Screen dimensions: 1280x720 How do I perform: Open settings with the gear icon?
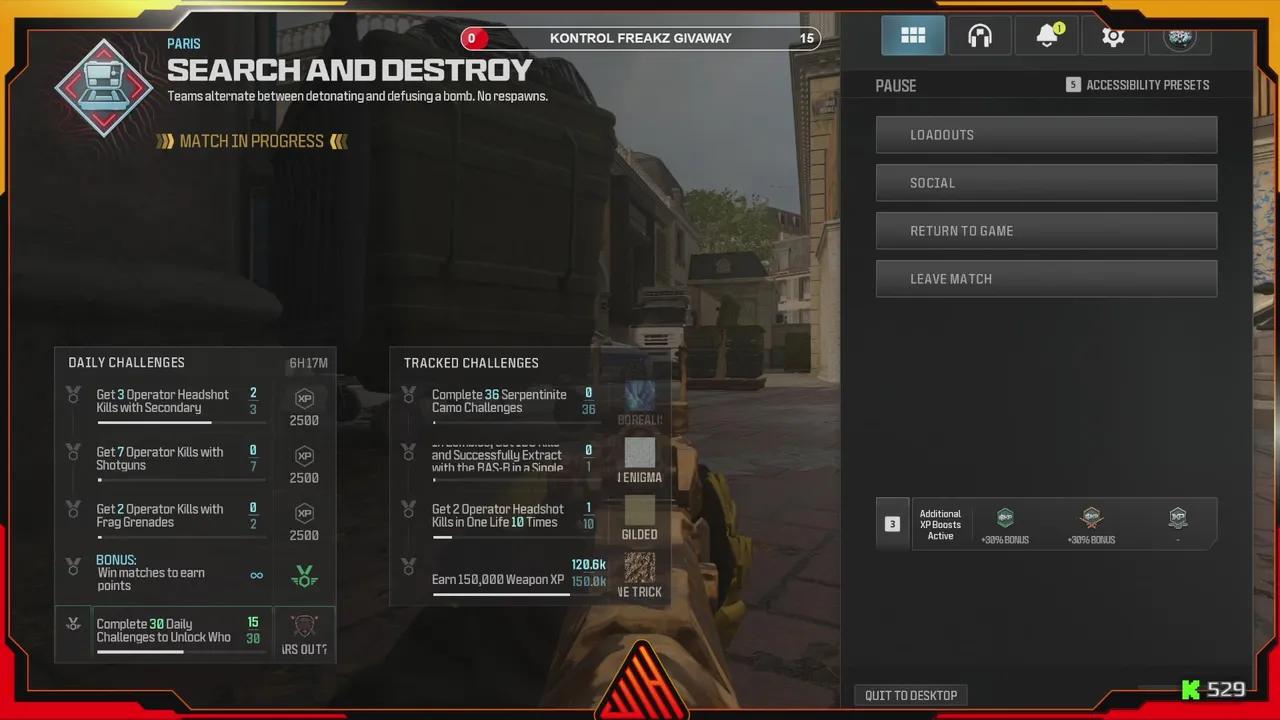coord(1113,35)
